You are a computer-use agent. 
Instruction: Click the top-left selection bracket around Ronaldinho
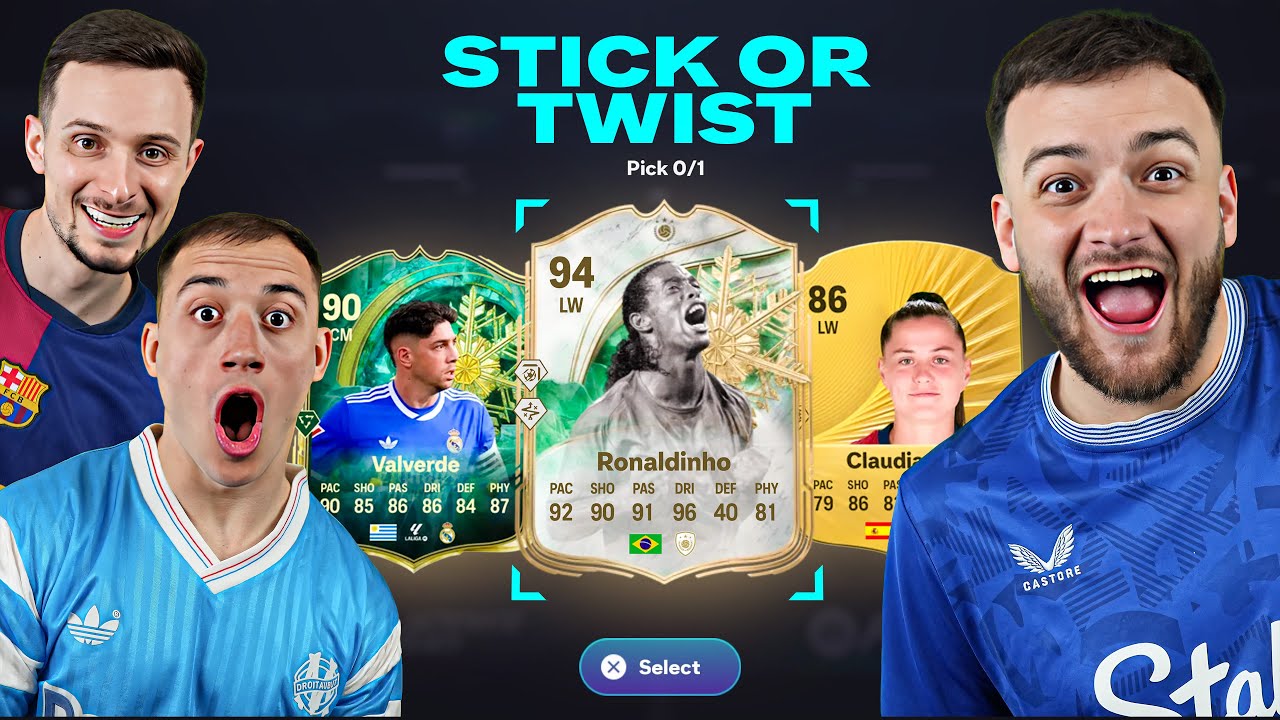pyautogui.click(x=528, y=216)
